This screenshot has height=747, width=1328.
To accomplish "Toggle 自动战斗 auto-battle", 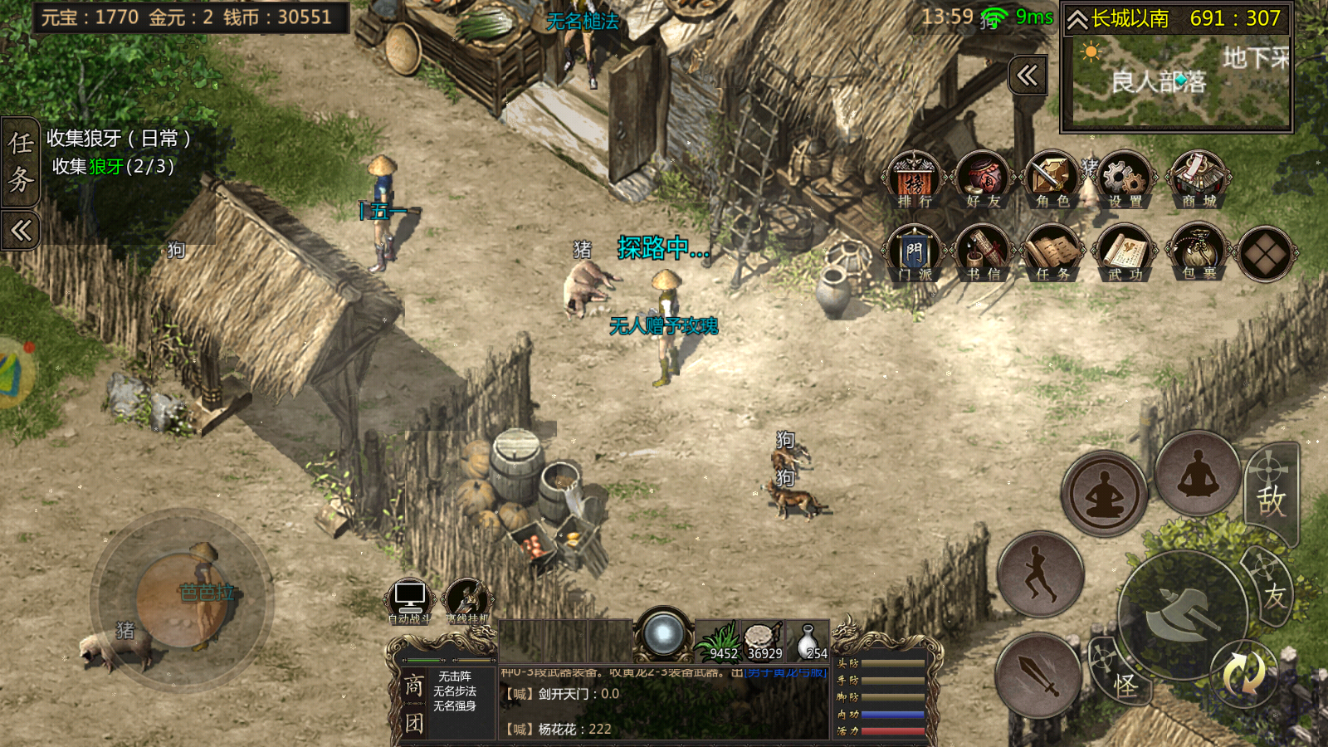I will pos(410,601).
